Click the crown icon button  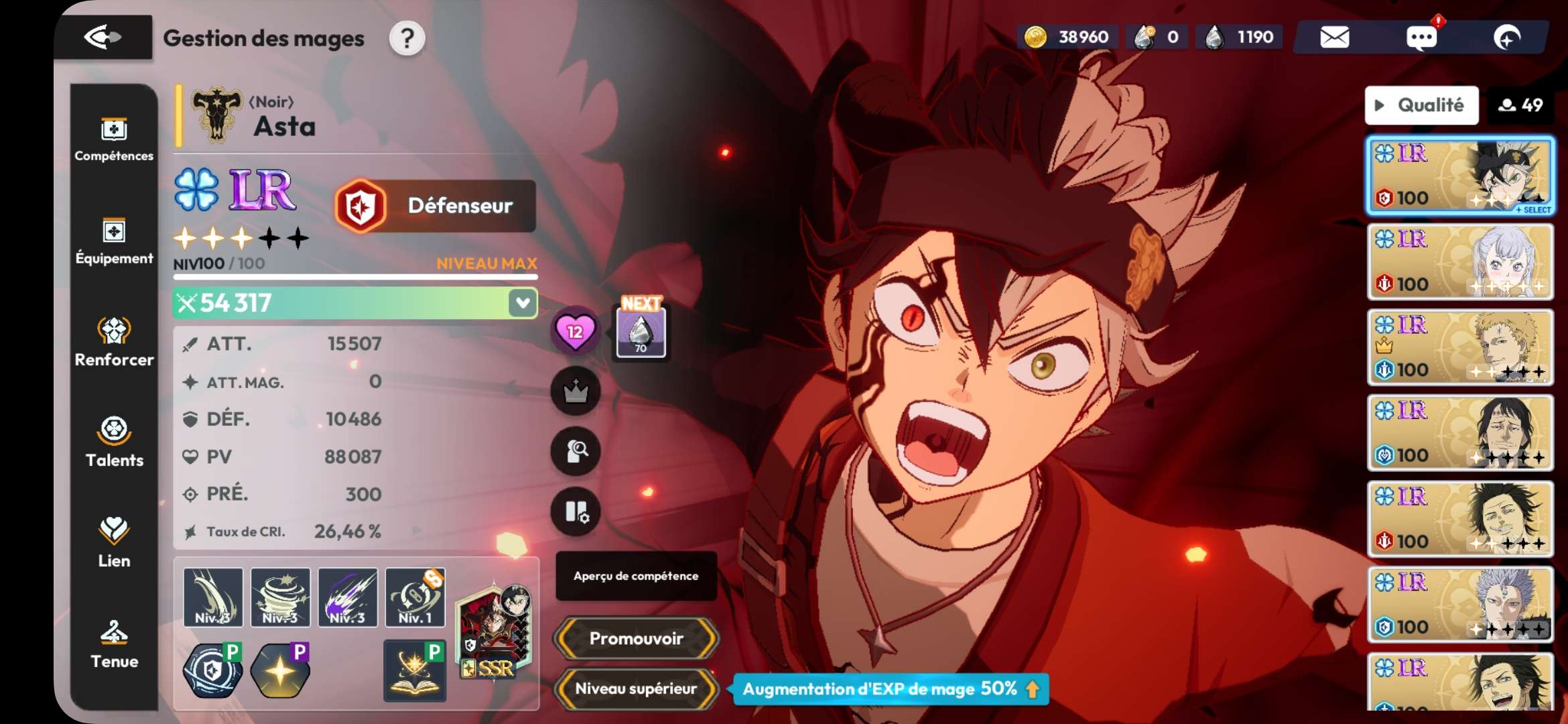point(575,391)
